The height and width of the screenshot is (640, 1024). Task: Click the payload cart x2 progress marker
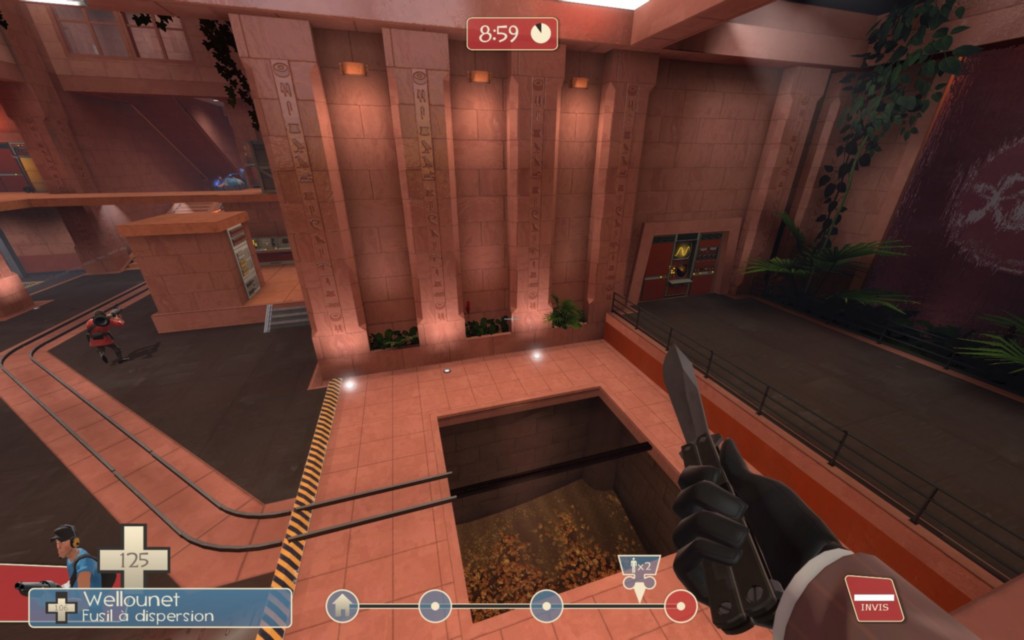639,575
